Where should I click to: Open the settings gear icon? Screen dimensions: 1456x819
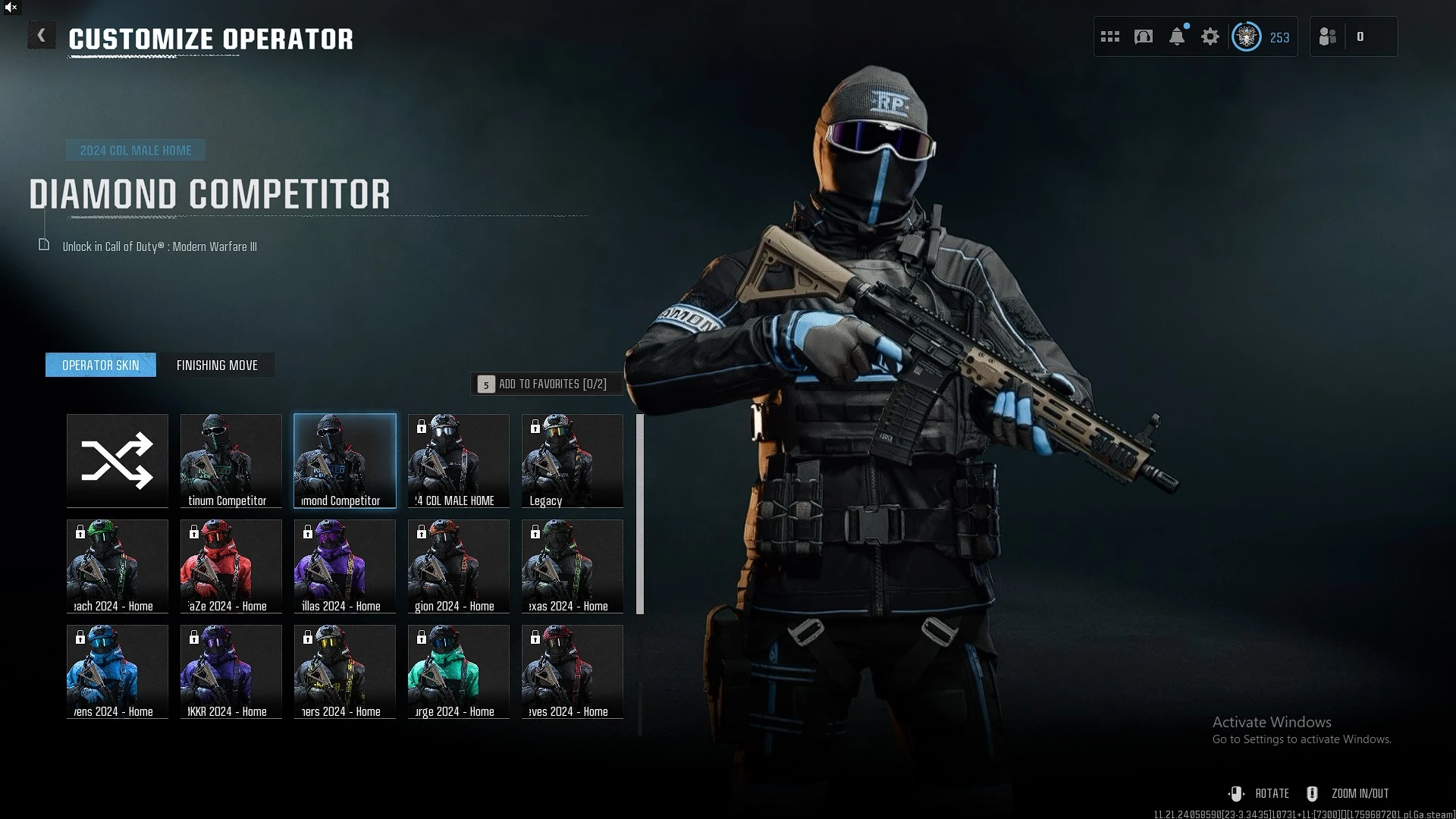pyautogui.click(x=1210, y=36)
